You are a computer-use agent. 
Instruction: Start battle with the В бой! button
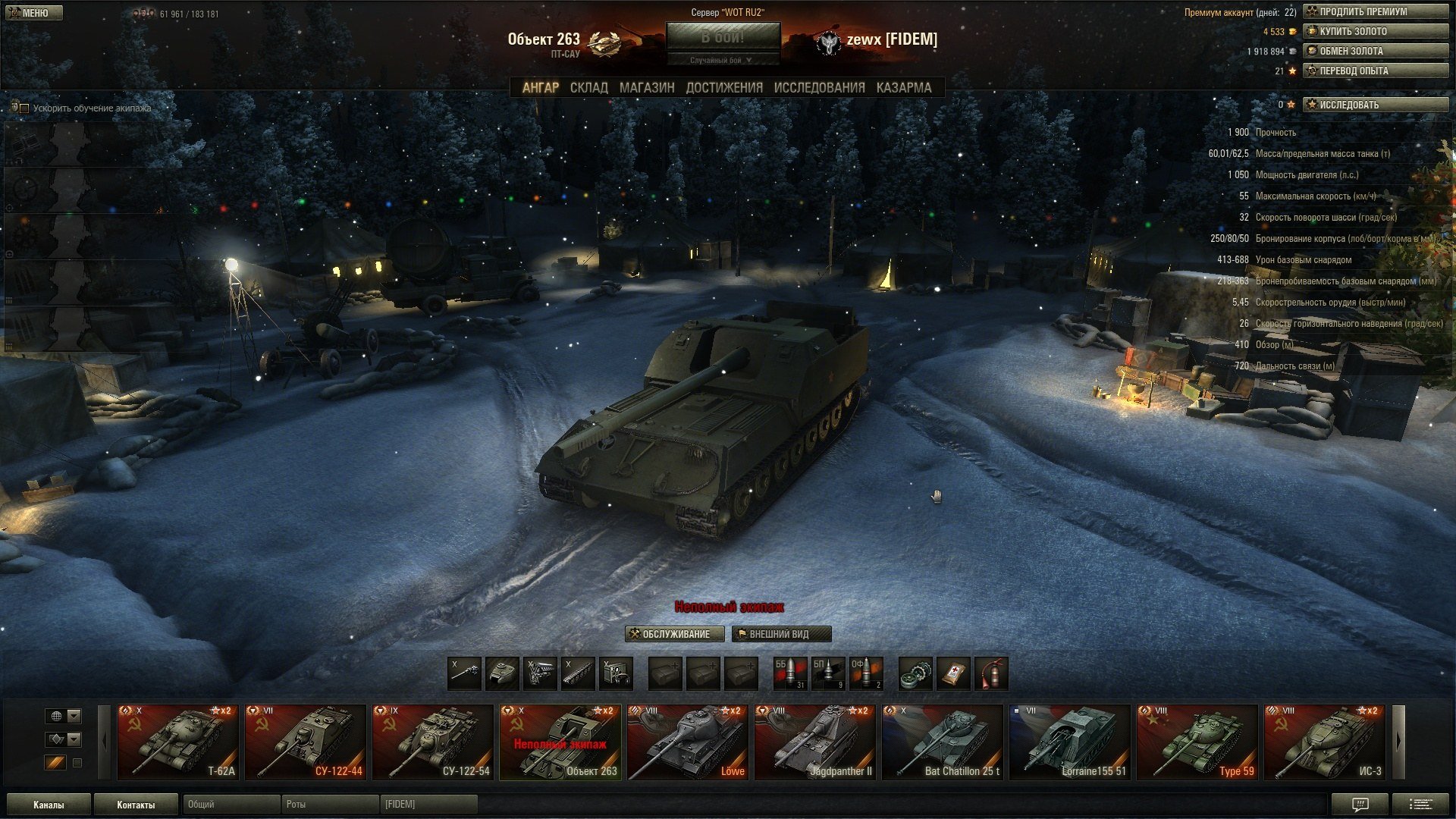tap(723, 37)
